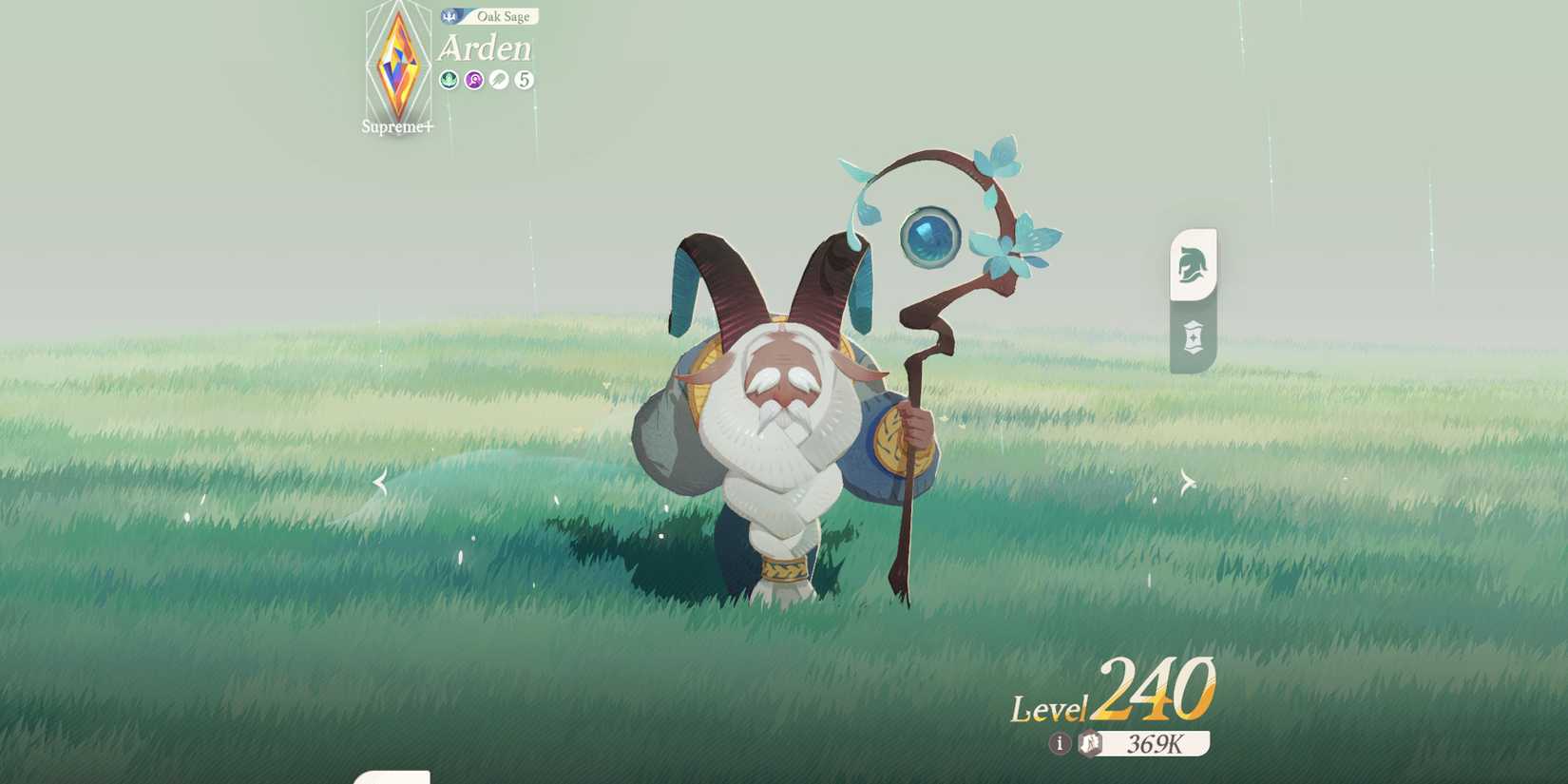
Task: Click the Supreme+ ascension crystal
Action: coord(396,67)
